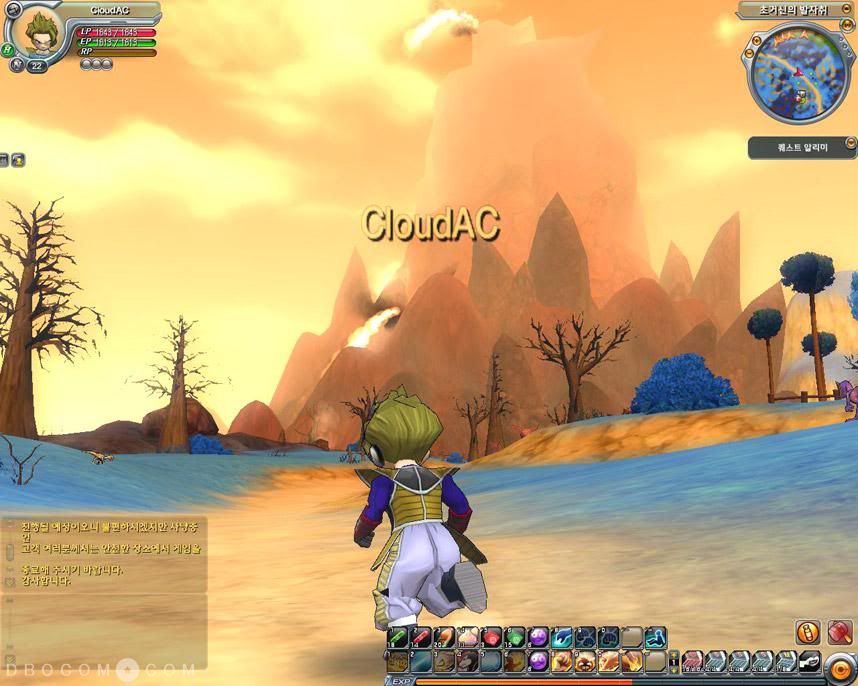
Task: Activate the flame burst skill icon
Action: (632, 661)
